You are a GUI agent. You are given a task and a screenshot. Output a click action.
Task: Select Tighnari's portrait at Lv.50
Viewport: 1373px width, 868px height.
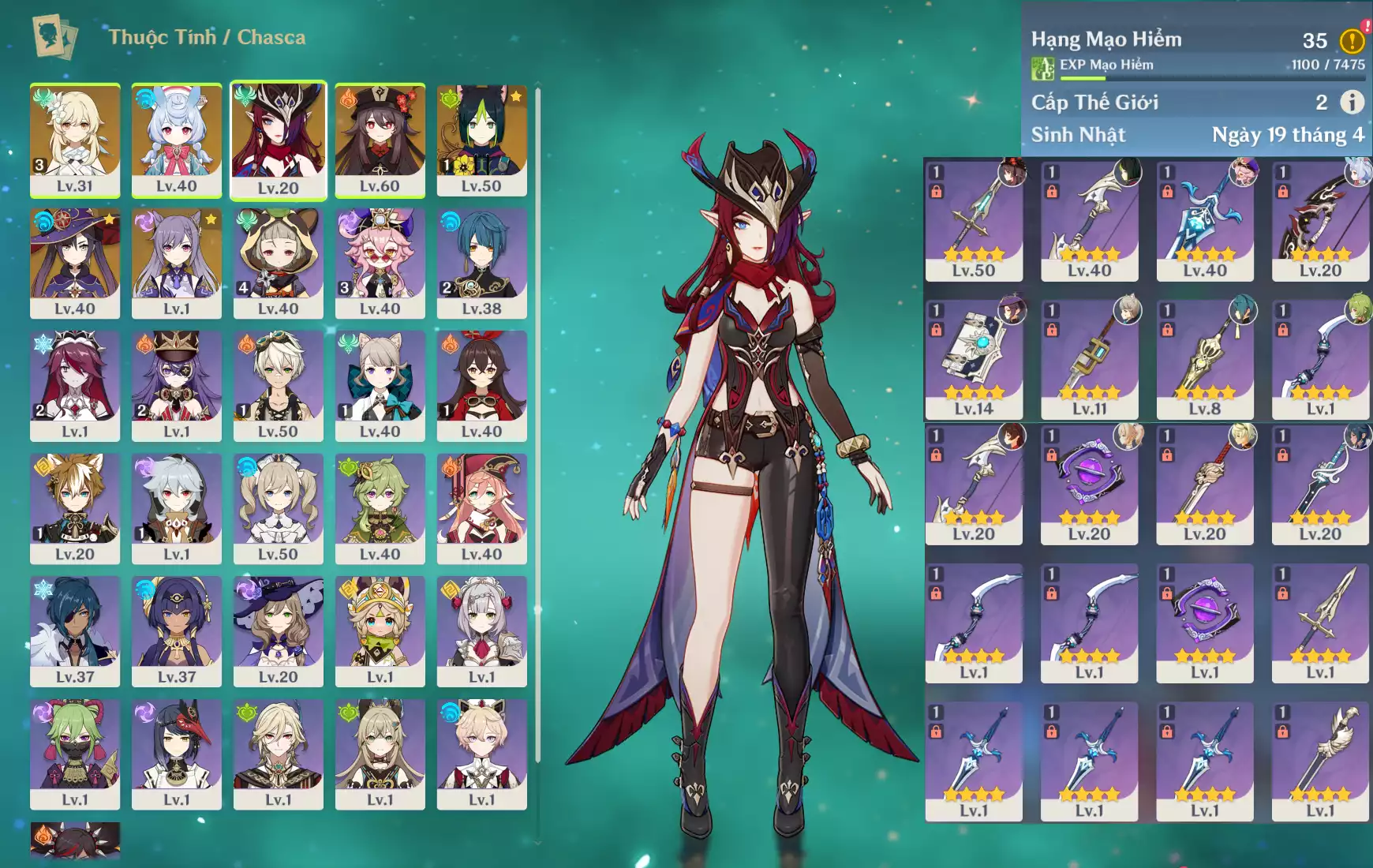pos(481,140)
